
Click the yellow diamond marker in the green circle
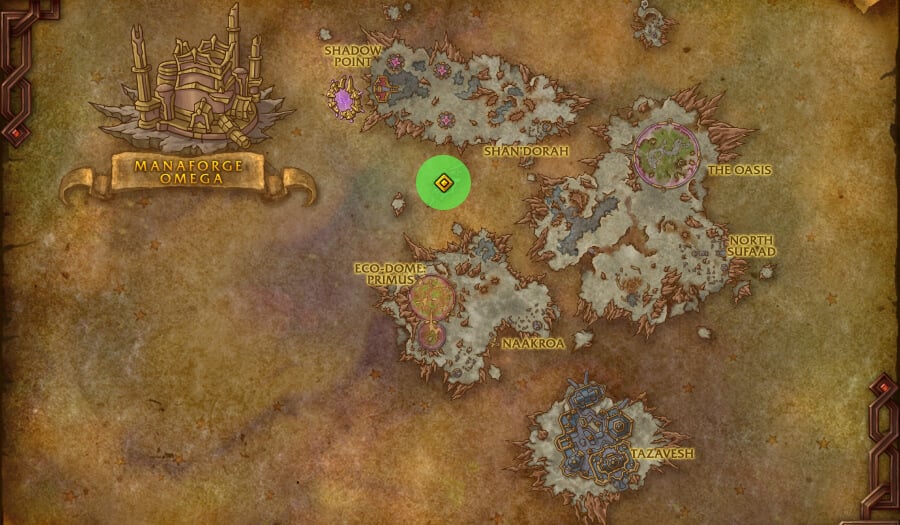[443, 183]
